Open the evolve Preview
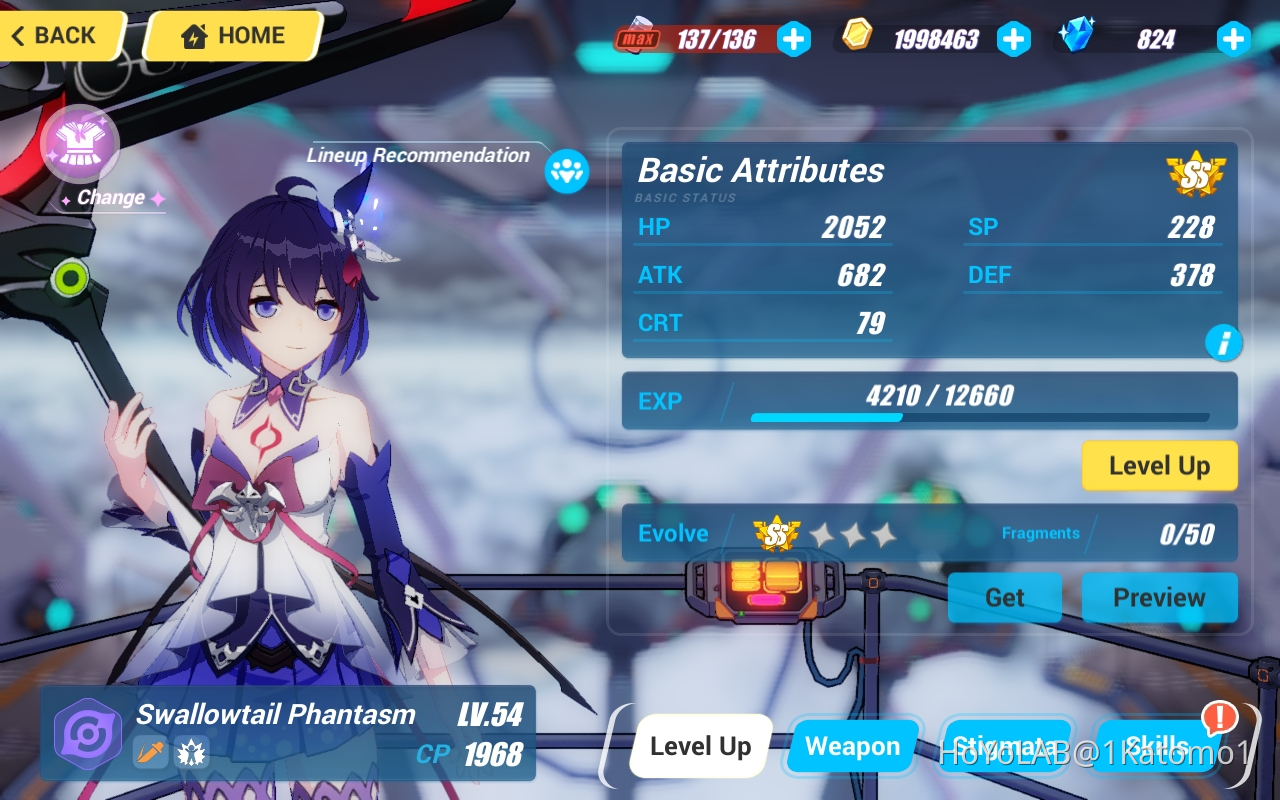This screenshot has height=800, width=1280. pos(1159,598)
